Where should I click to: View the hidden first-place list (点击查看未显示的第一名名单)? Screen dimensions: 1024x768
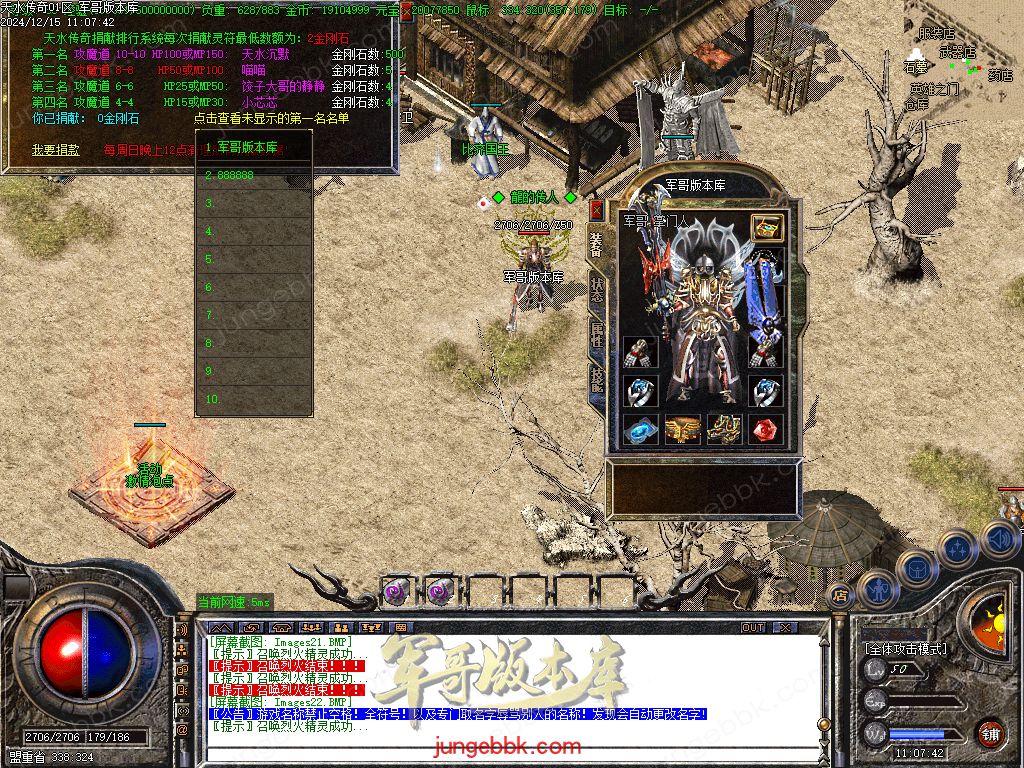point(272,118)
